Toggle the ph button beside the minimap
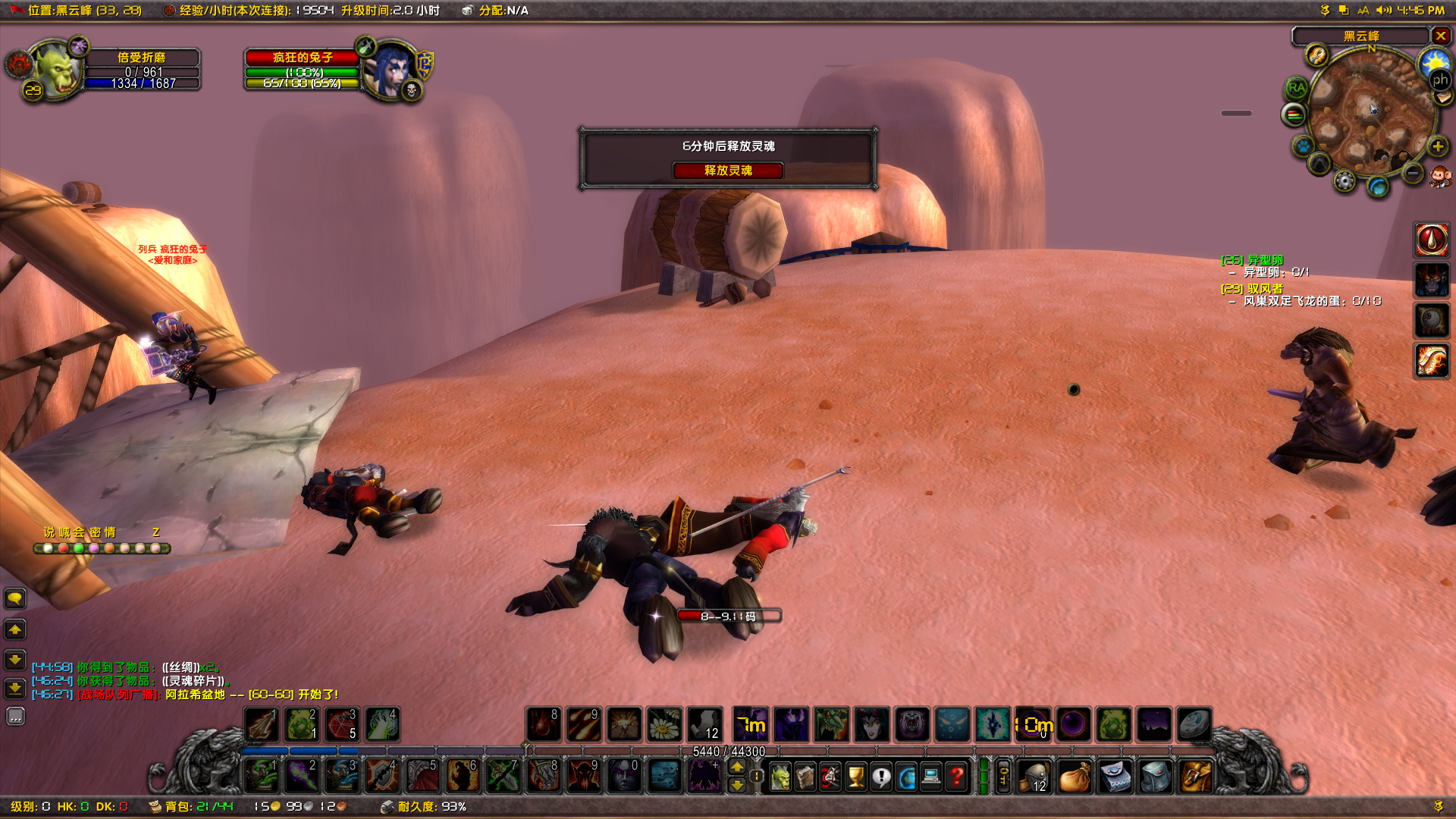The height and width of the screenshot is (819, 1456). pyautogui.click(x=1441, y=80)
